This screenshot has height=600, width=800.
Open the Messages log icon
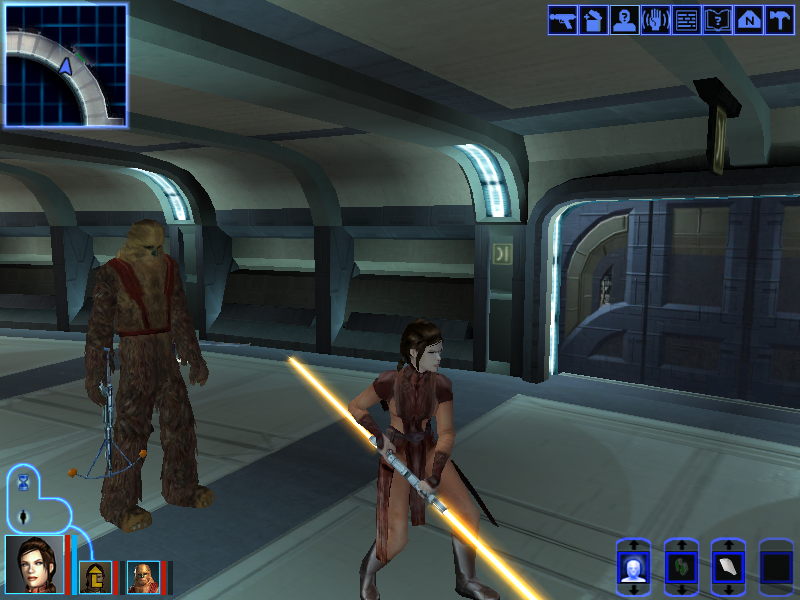686,20
